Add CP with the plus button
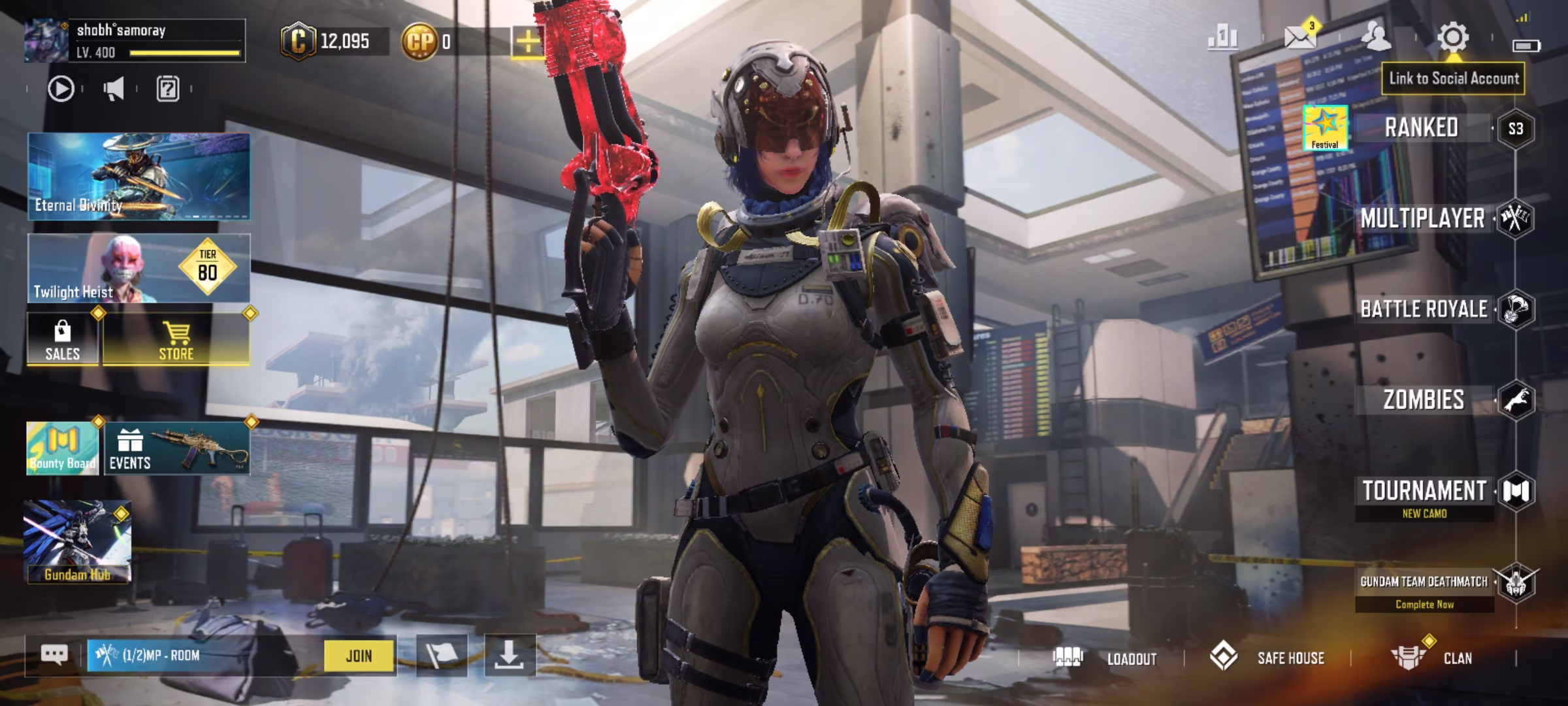The image size is (1568, 706). click(527, 42)
